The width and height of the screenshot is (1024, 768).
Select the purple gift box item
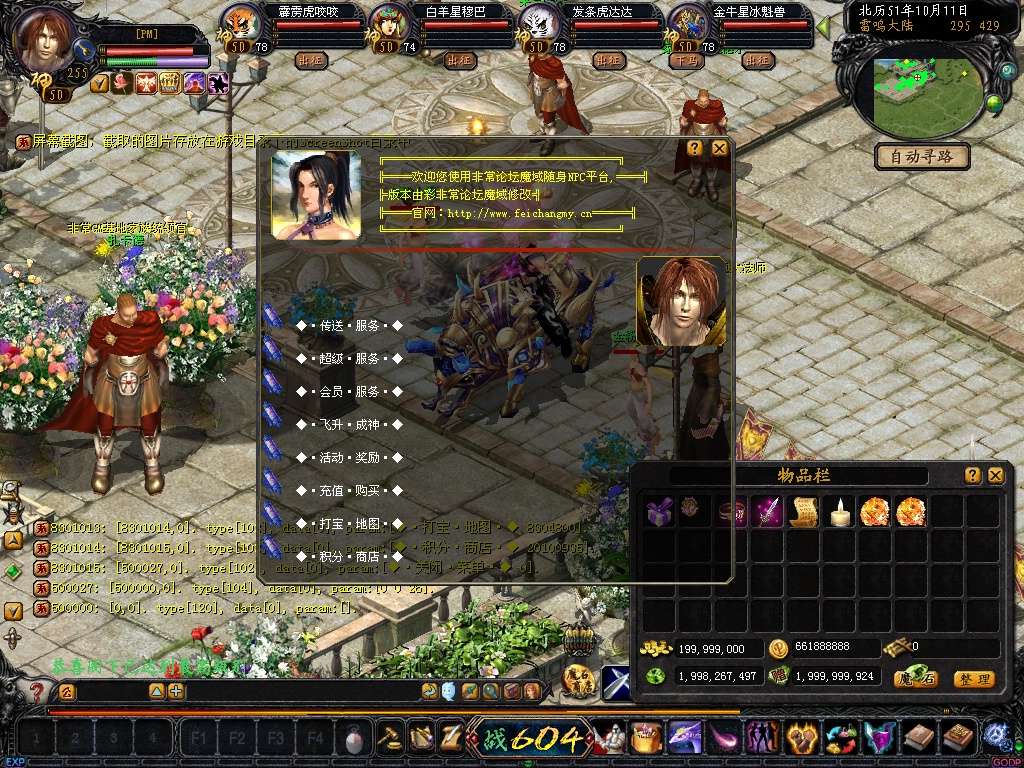pyautogui.click(x=659, y=511)
